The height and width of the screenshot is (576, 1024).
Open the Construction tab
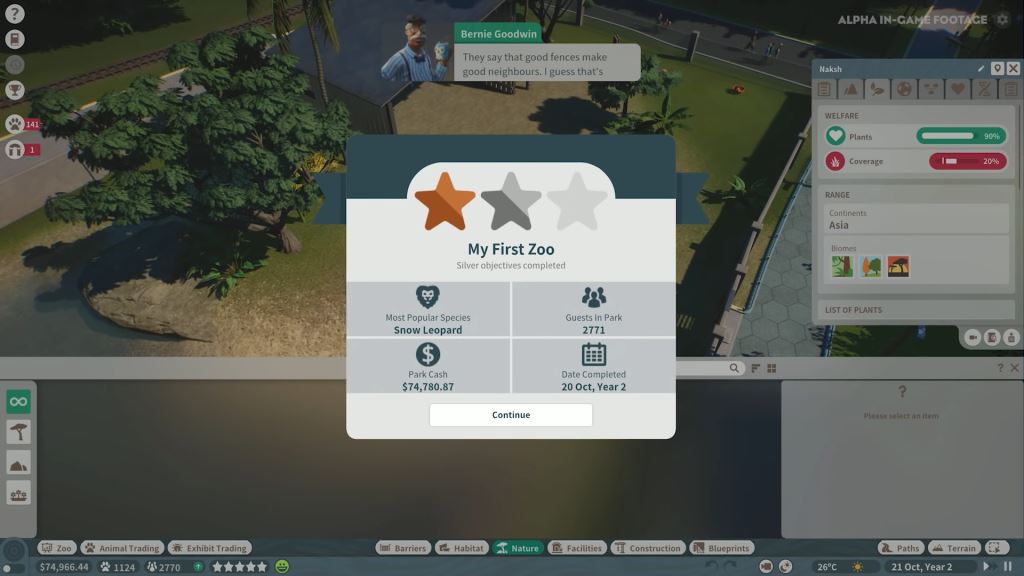[648, 548]
